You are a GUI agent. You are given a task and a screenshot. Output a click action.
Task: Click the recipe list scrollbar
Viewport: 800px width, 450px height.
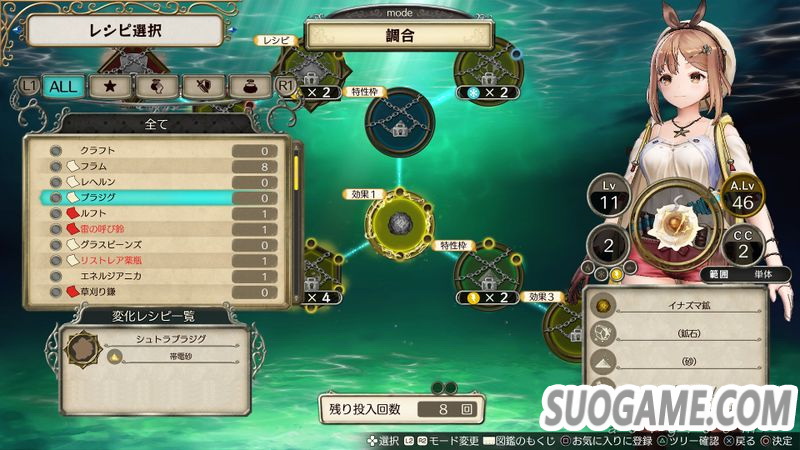click(x=297, y=175)
